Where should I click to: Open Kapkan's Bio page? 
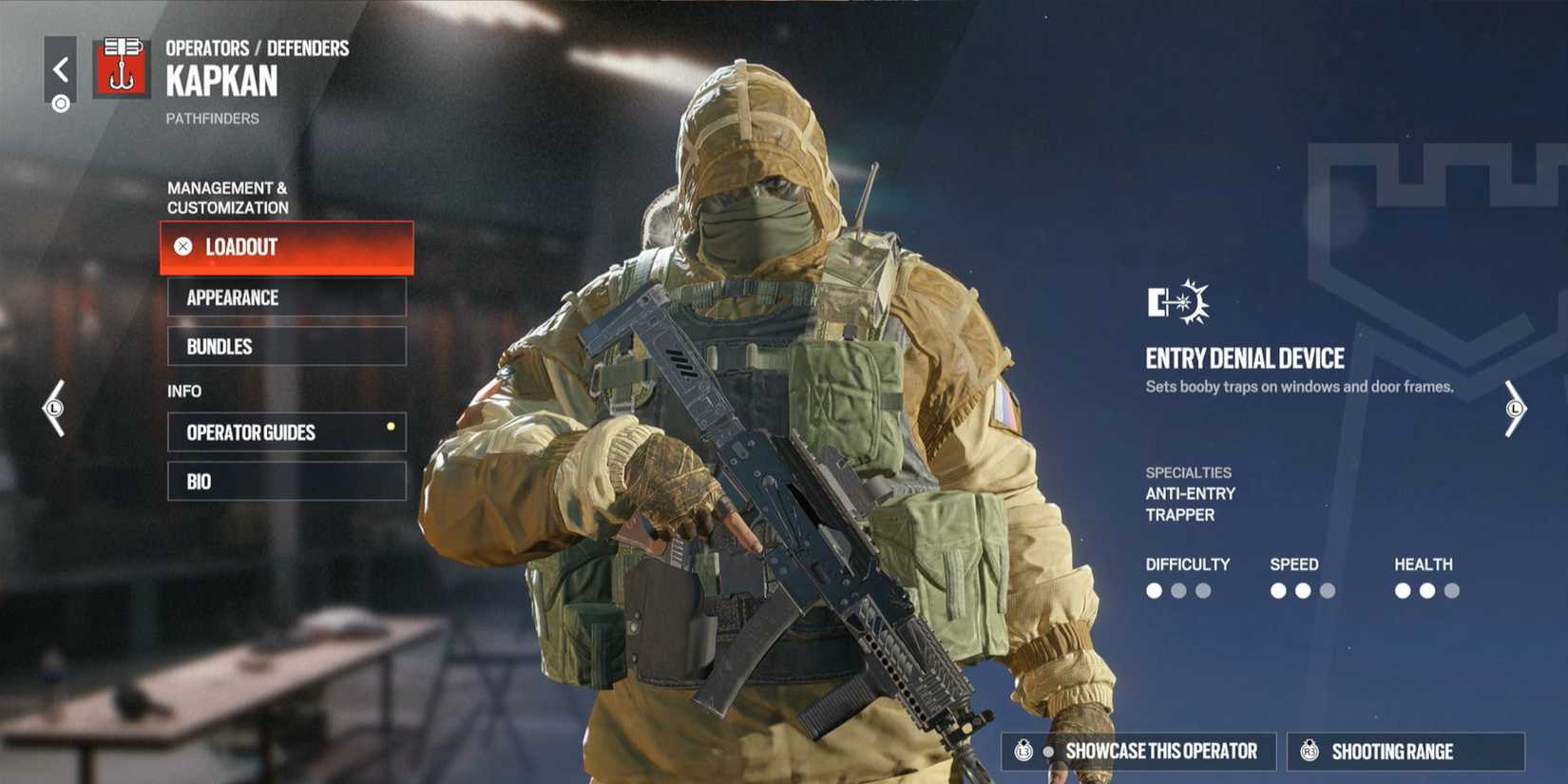click(x=285, y=481)
